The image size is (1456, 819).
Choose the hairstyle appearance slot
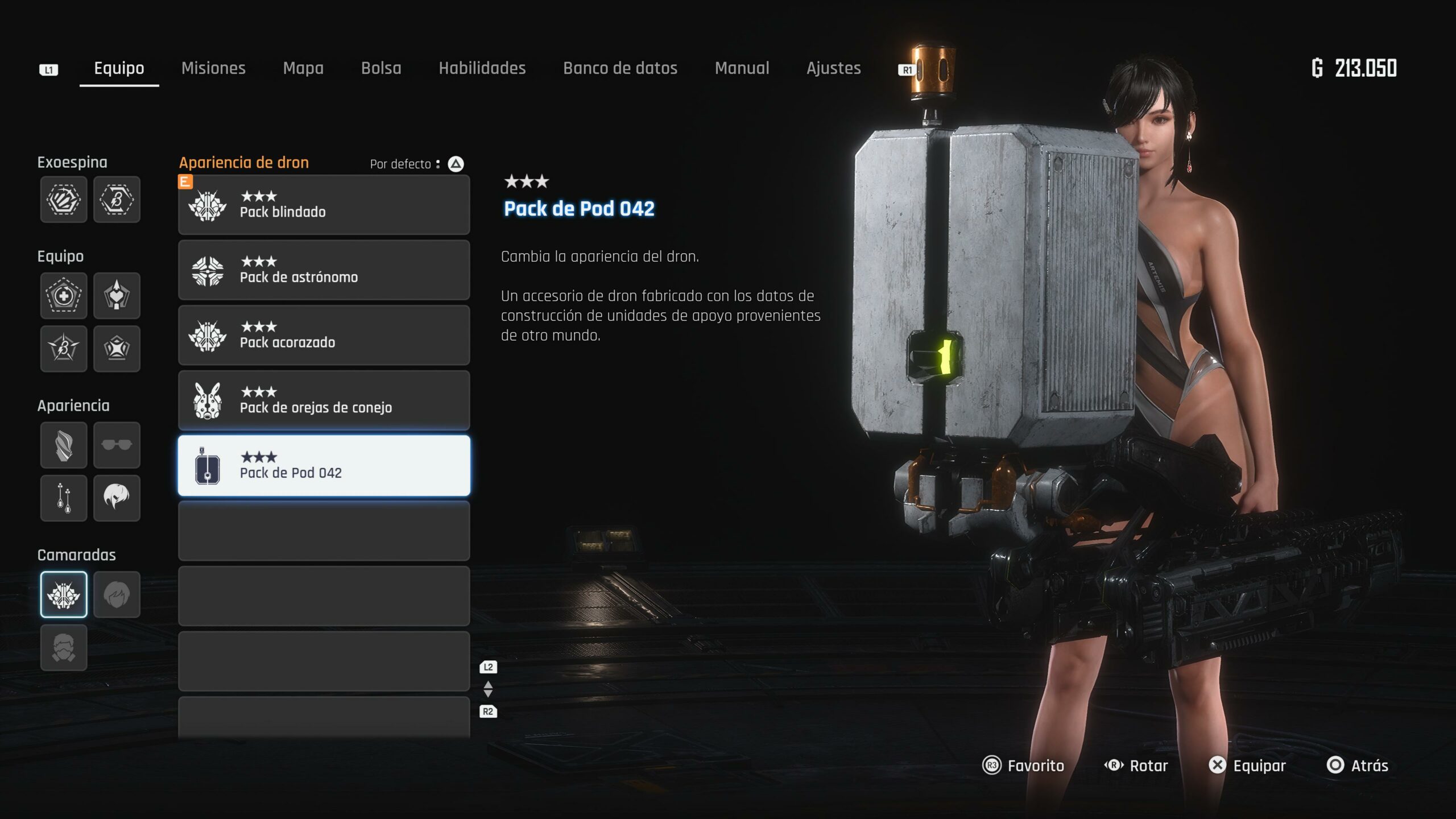point(117,498)
